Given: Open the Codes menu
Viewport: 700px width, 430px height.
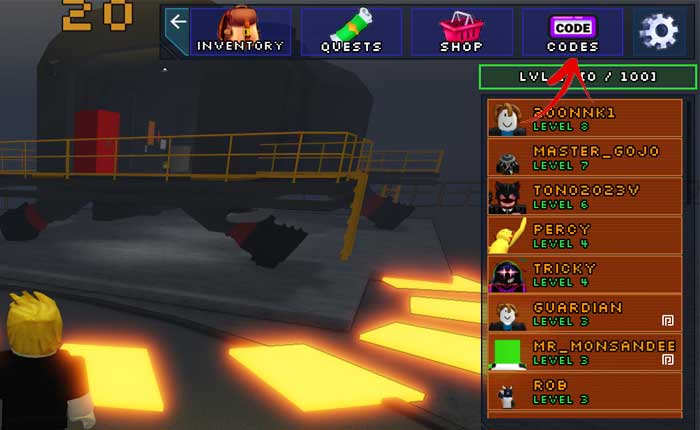Looking at the screenshot, I should (572, 32).
